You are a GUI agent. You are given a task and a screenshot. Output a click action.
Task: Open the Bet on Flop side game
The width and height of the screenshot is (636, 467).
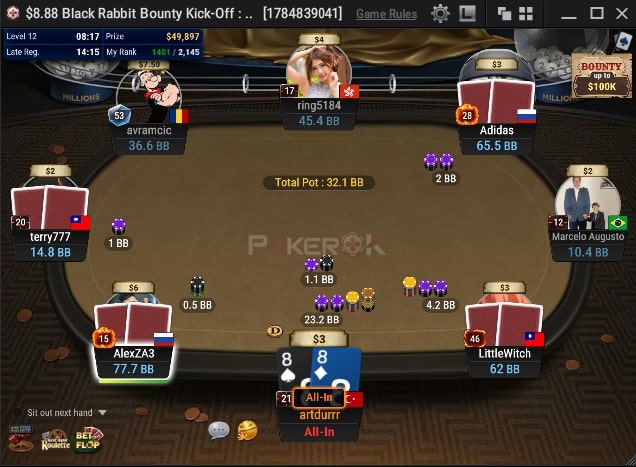(x=88, y=438)
